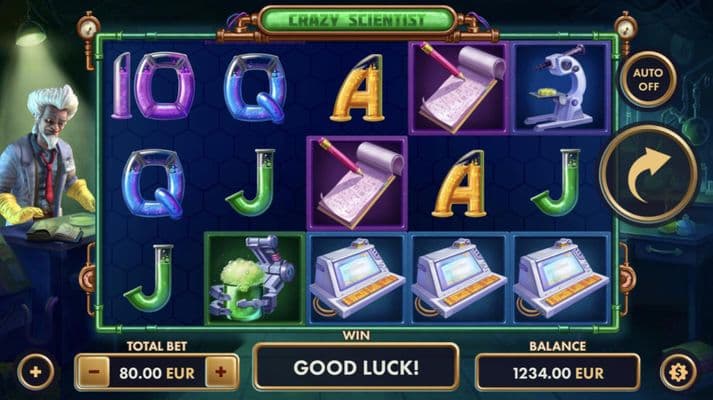Toggle the AUTO OFF autoplay button
Image resolution: width=713 pixels, height=400 pixels.
click(648, 78)
